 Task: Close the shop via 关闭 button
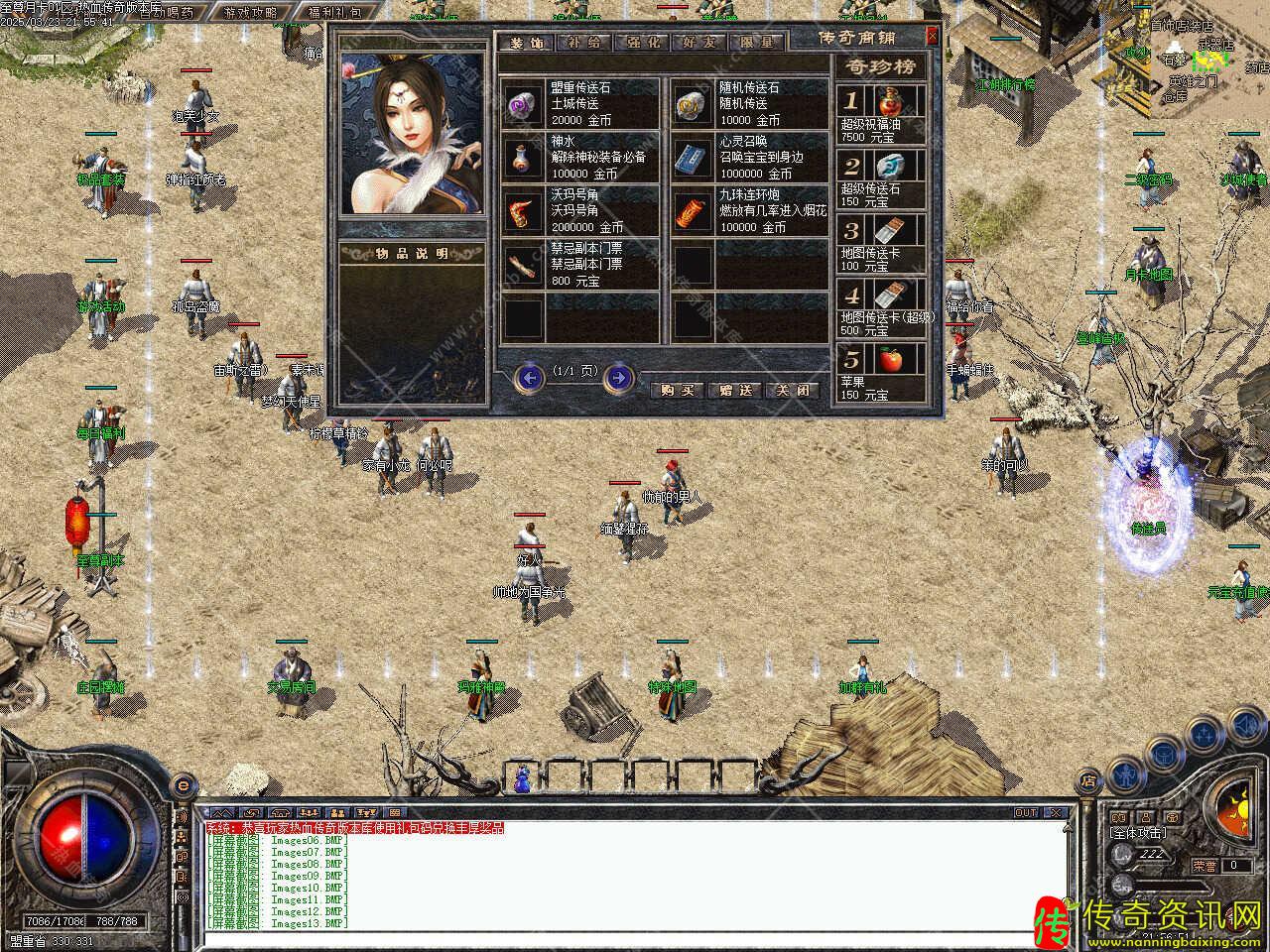click(795, 391)
